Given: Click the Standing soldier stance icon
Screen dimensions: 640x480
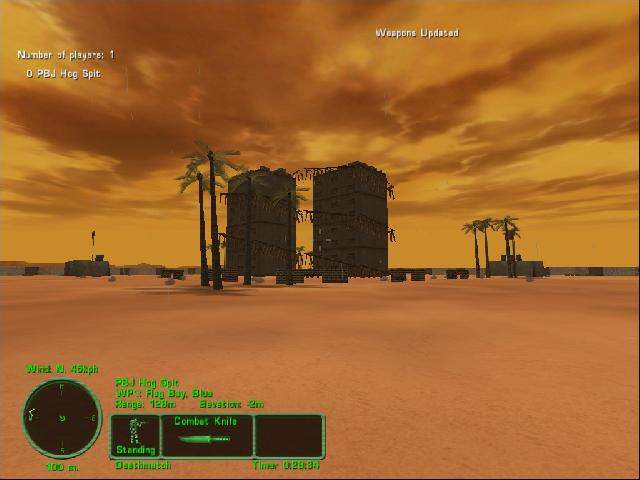Looking at the screenshot, I should click(135, 435).
